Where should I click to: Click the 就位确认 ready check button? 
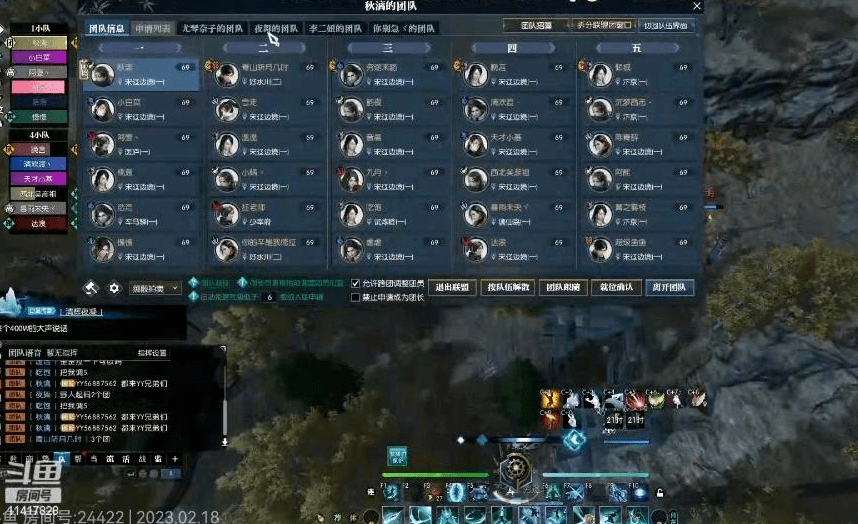point(615,287)
